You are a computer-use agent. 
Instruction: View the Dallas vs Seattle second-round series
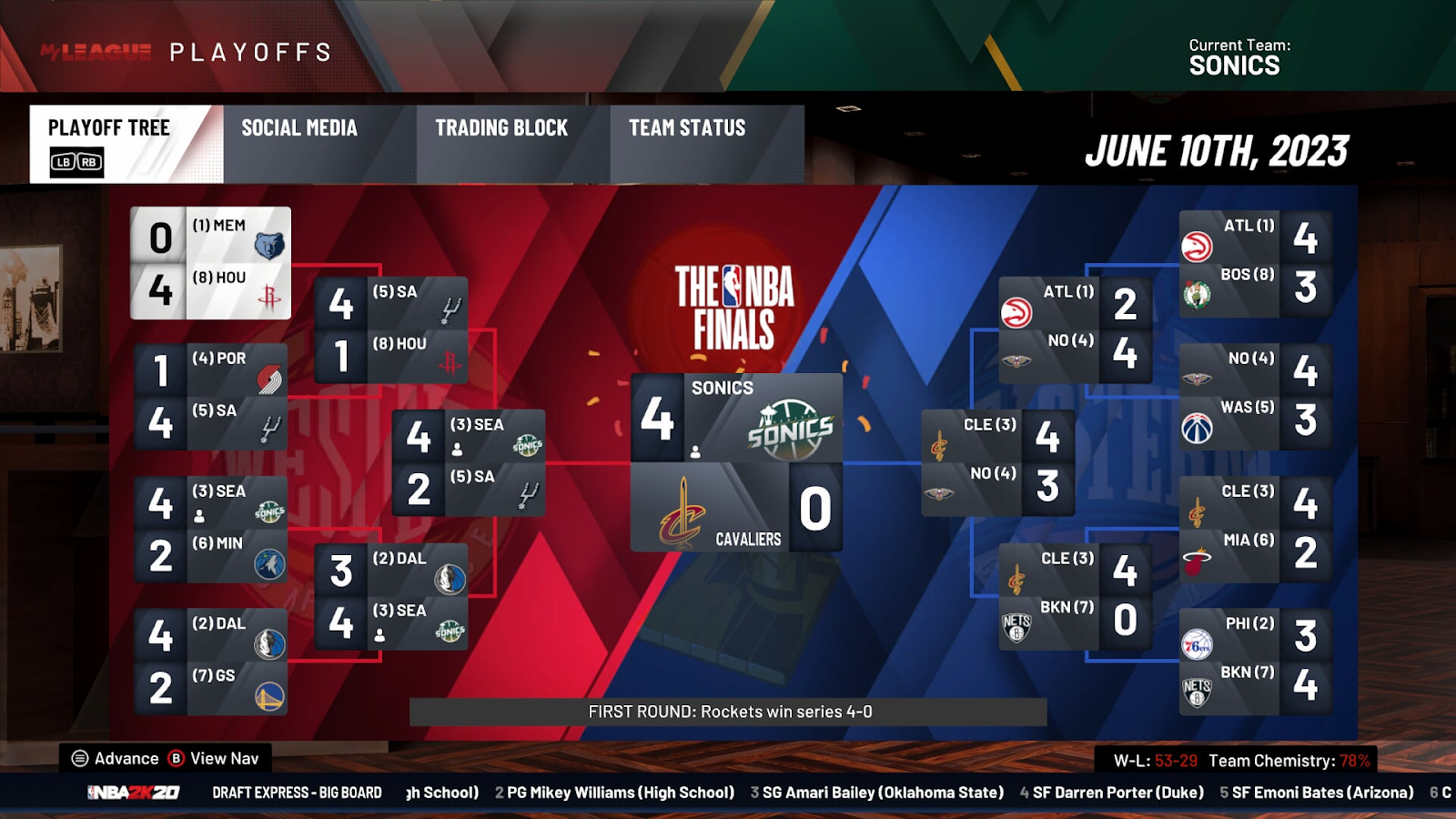coord(391,596)
